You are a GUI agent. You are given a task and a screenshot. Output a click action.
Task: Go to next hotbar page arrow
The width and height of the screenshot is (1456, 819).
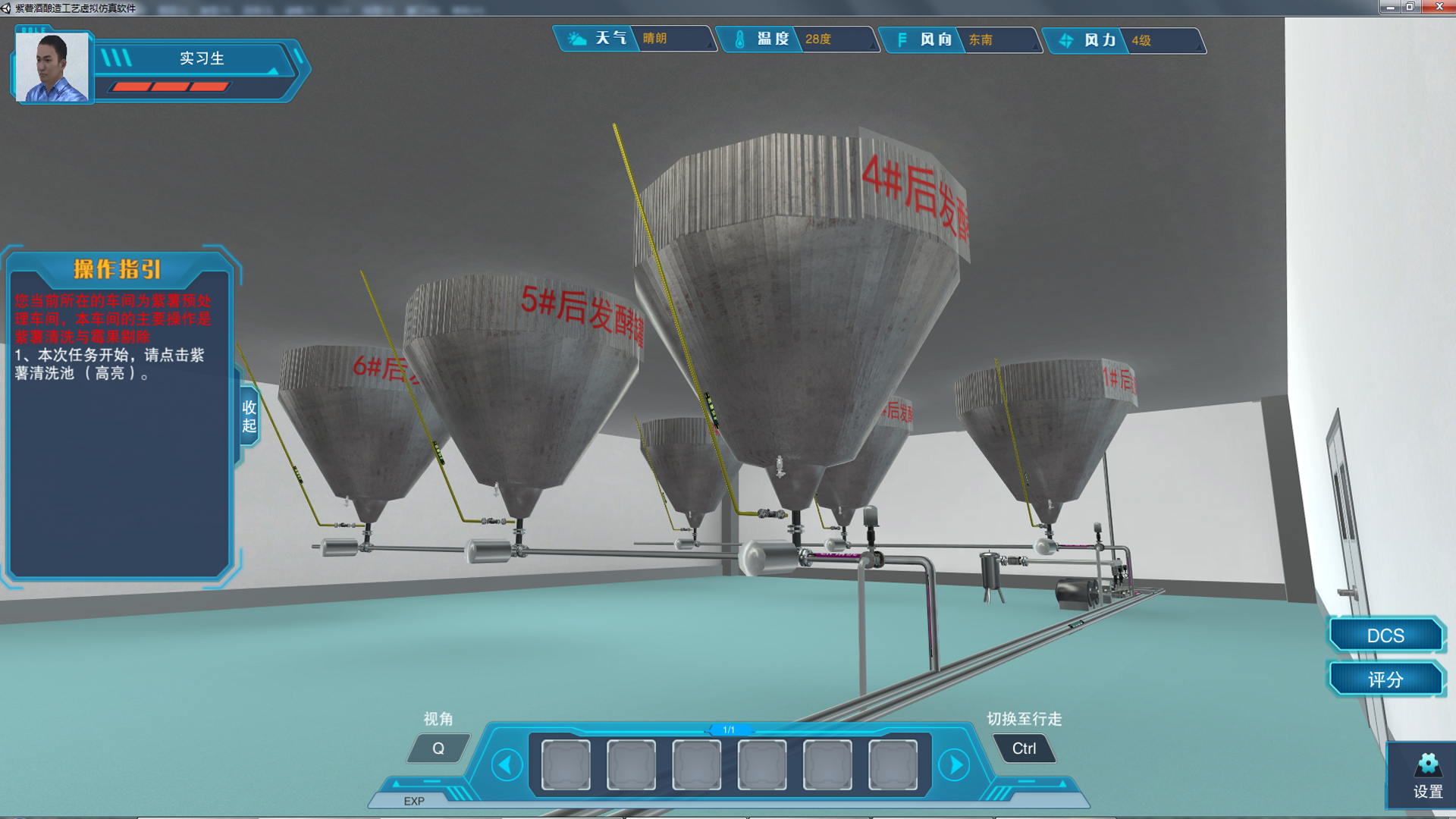(955, 764)
